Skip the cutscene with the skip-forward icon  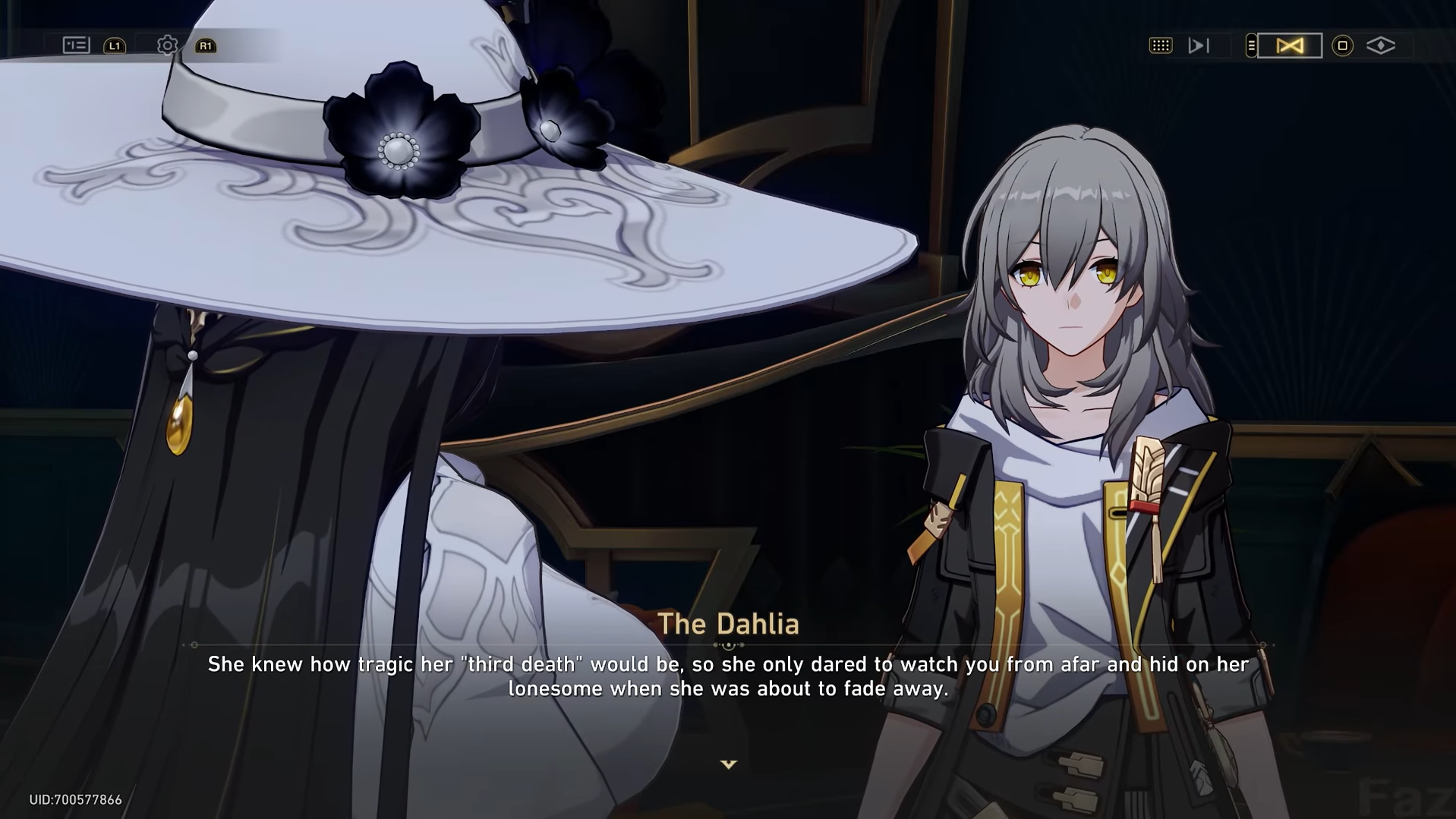(x=1198, y=46)
